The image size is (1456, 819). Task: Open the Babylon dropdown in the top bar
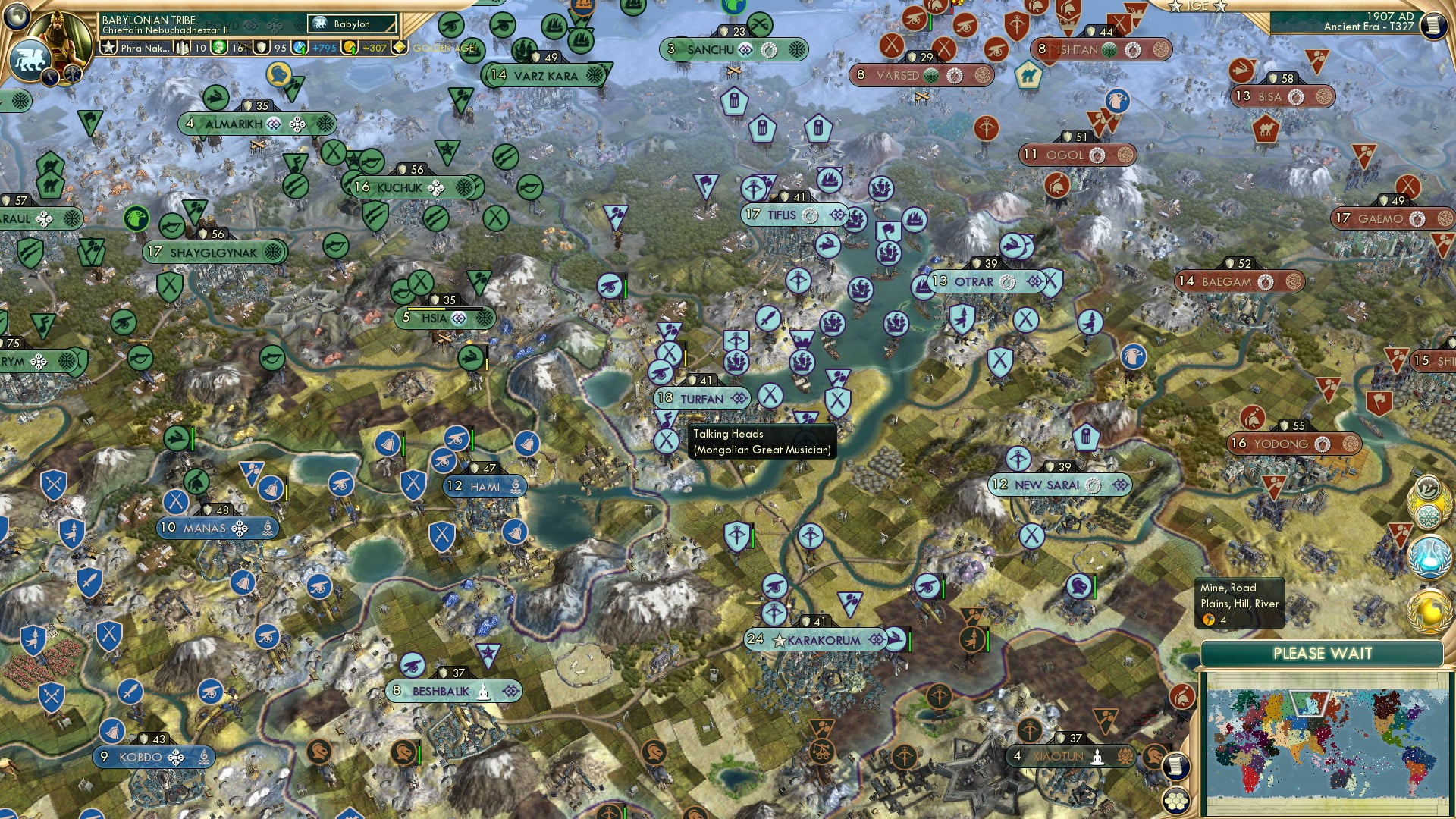[x=351, y=24]
